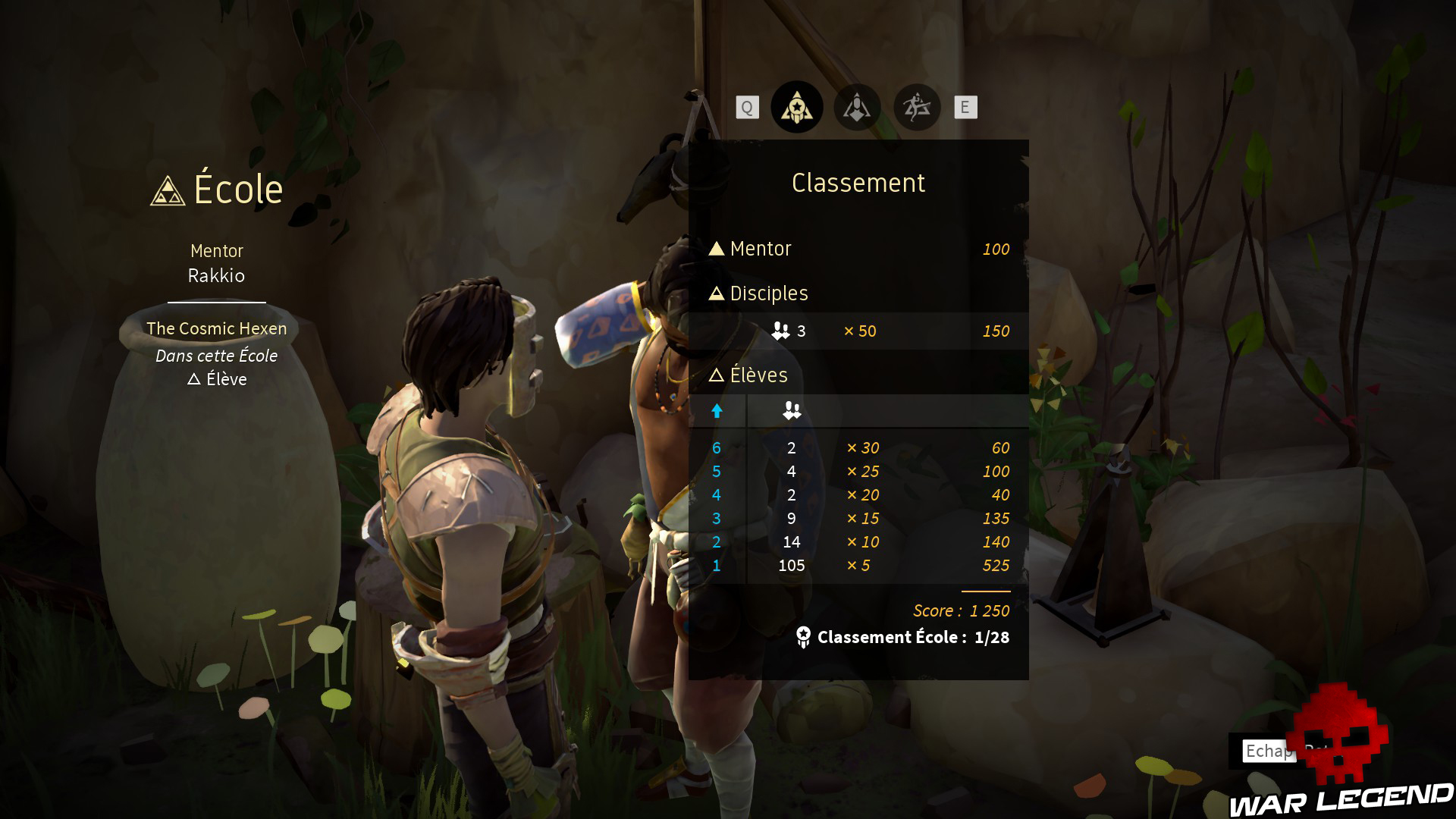The height and width of the screenshot is (819, 1456).
Task: Select the highlighted school ranking rocket icon
Action: tap(797, 108)
